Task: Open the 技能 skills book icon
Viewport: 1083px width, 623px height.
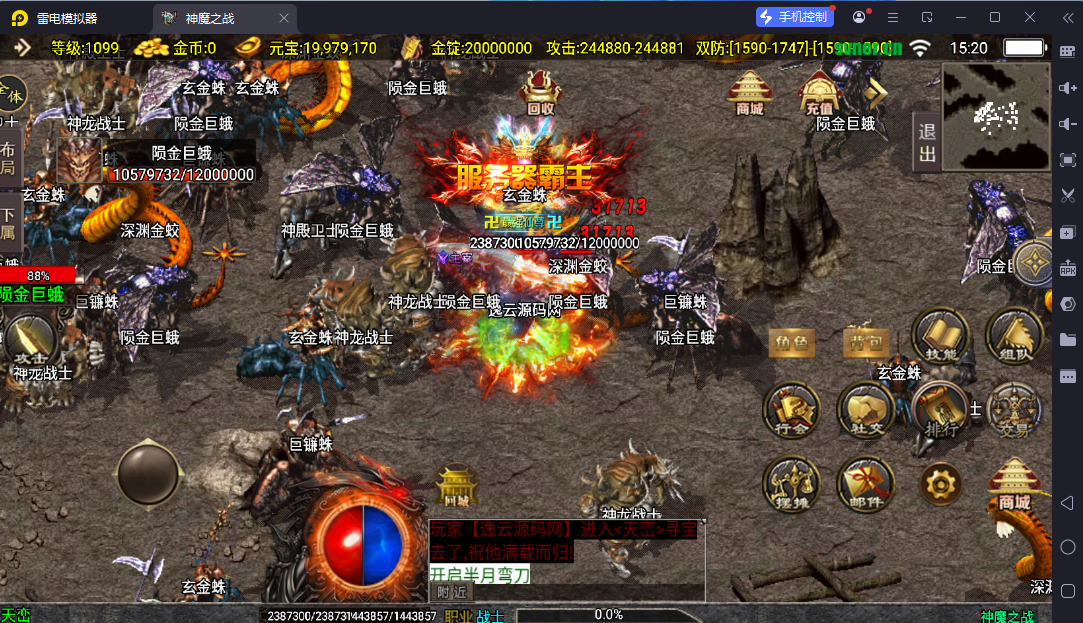Action: (941, 336)
